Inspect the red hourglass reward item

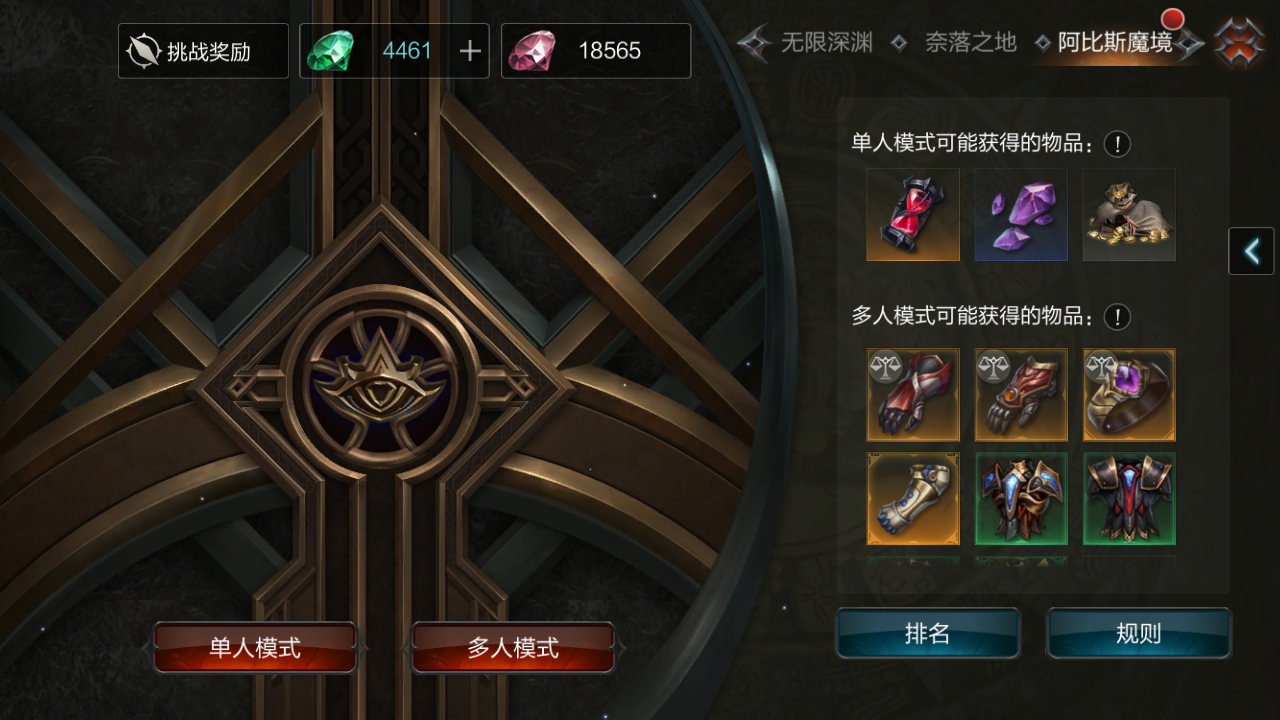coord(913,215)
